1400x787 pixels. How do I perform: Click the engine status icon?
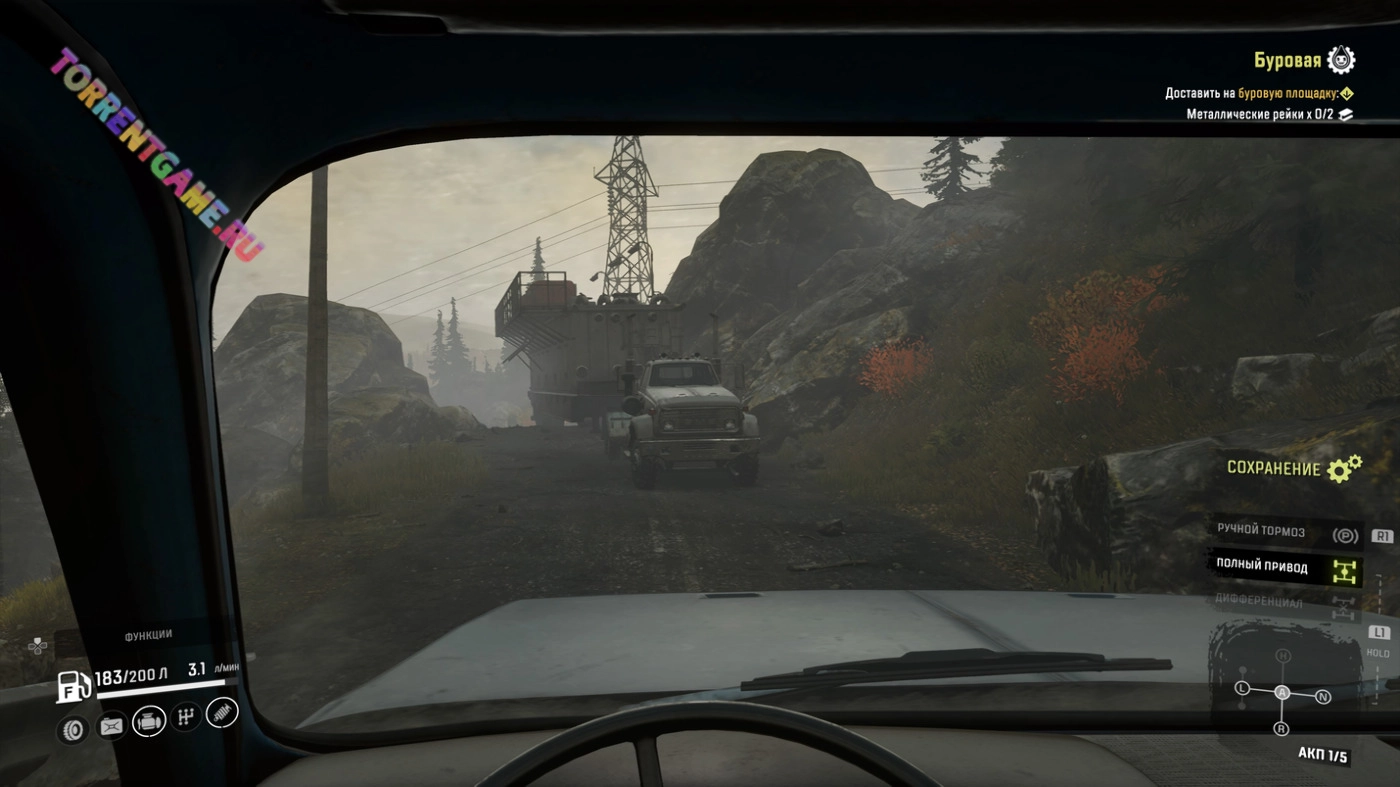click(148, 721)
